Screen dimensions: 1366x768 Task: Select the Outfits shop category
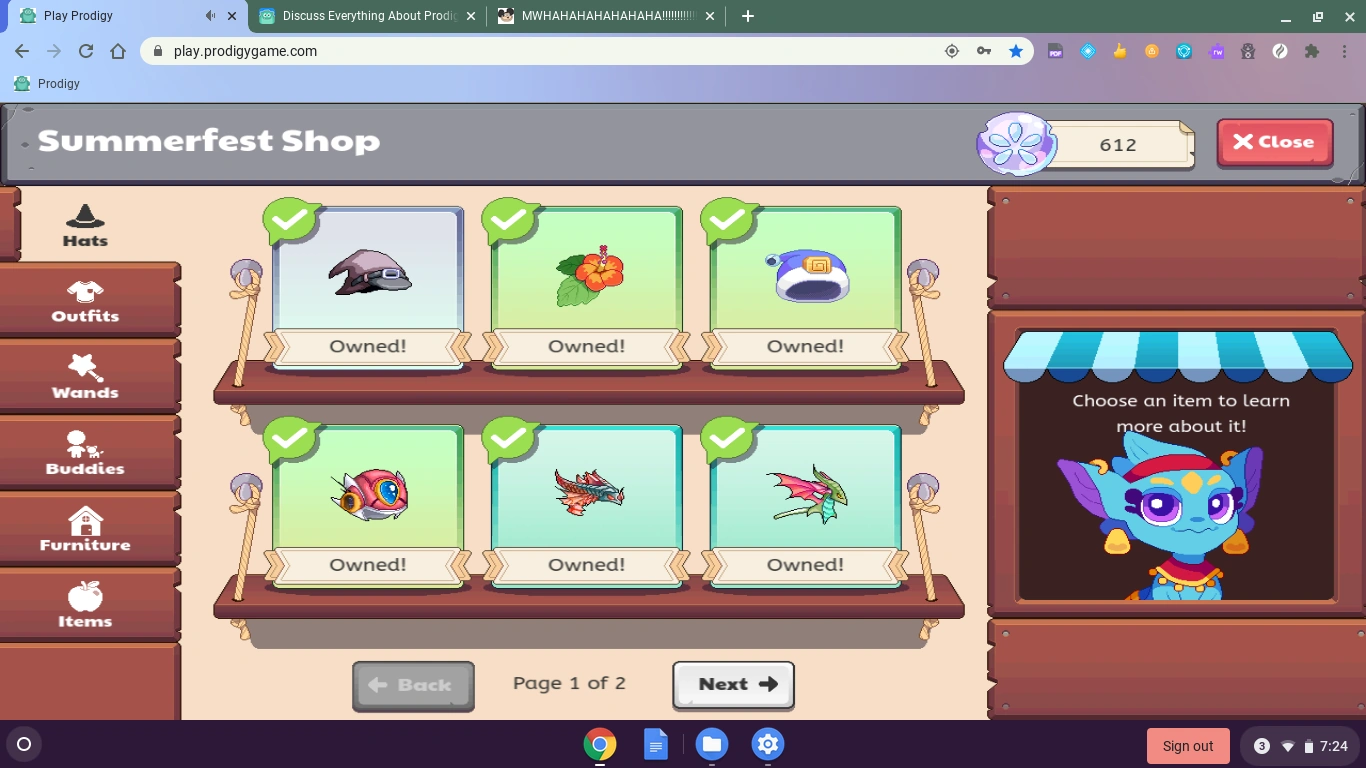click(85, 302)
